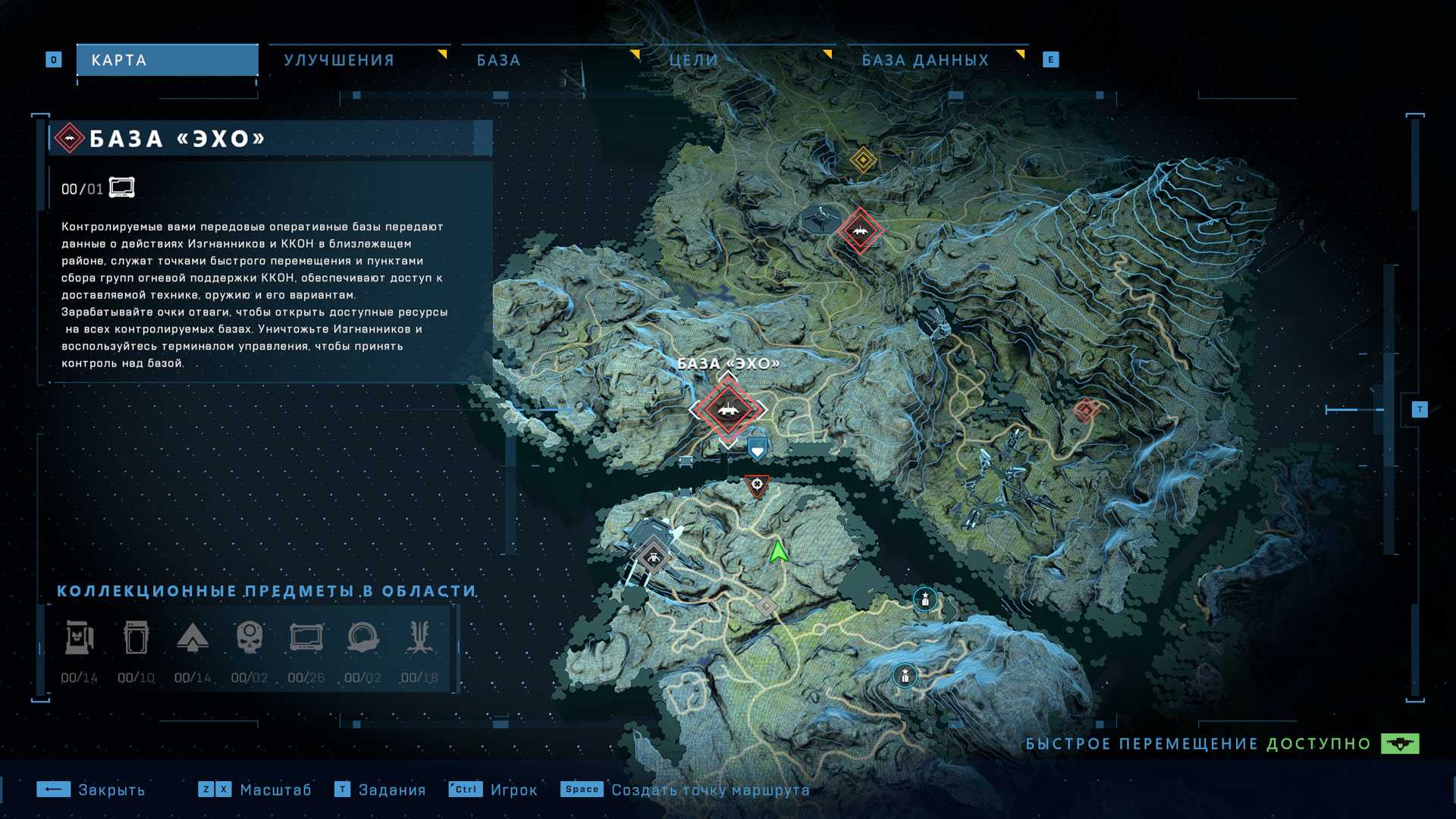
Task: Select the small red marker in the east
Action: [1086, 410]
